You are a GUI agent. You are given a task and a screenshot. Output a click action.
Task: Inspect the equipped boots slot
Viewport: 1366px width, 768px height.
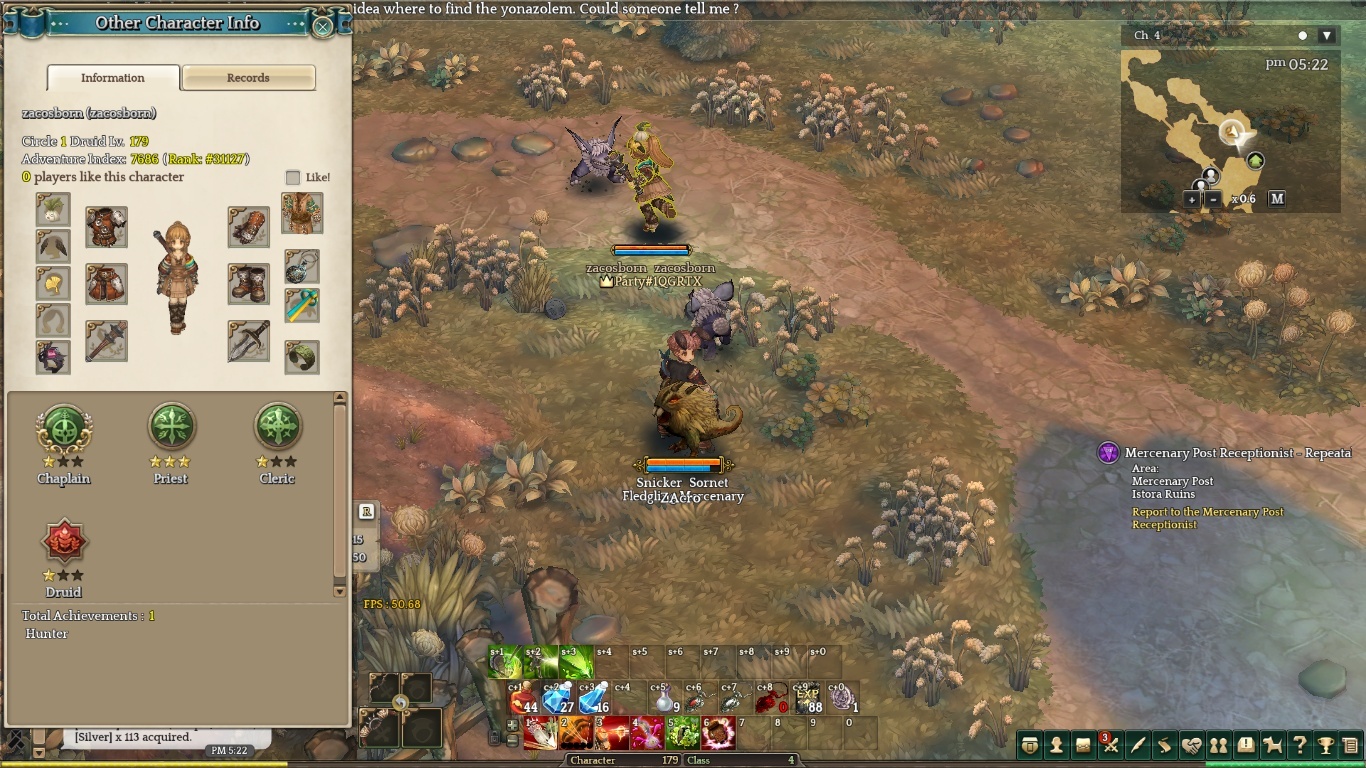coord(248,284)
